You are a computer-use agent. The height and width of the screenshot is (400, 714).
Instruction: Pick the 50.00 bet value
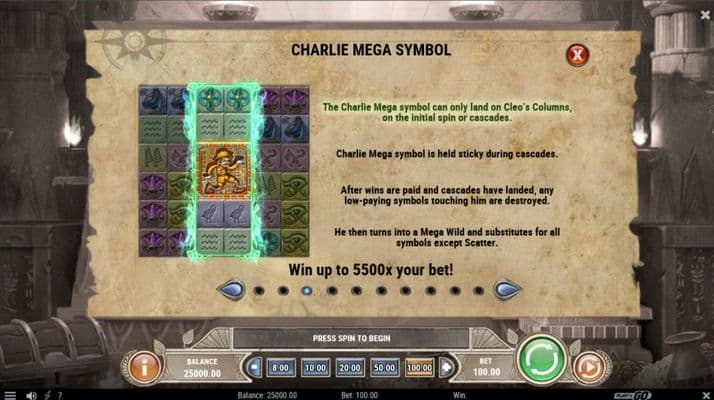tap(385, 368)
